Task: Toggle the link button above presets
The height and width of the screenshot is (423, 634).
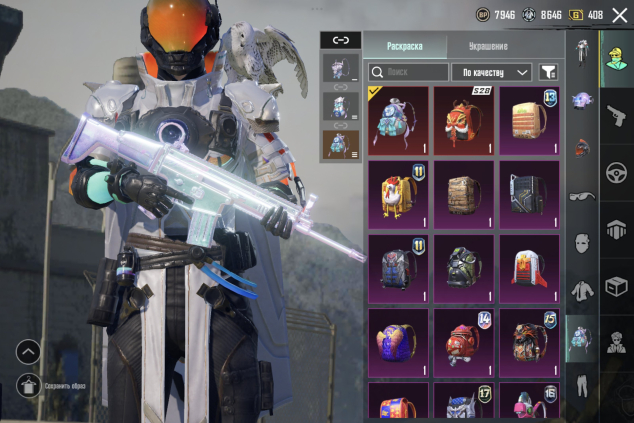Action: [340, 40]
